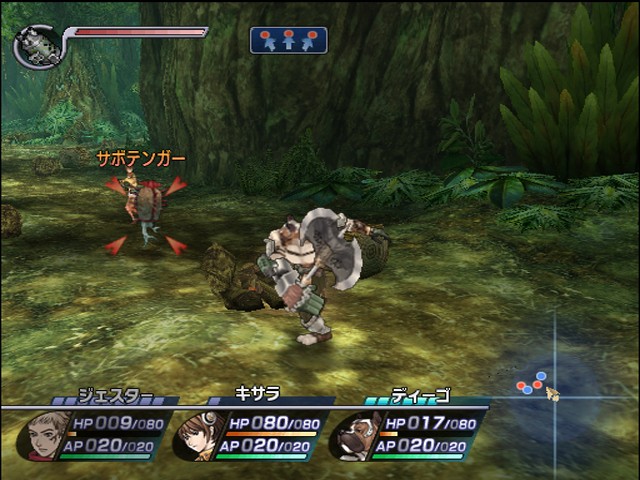
Task: Select the enemy portrait icon beside health gauge
Action: tap(36, 47)
